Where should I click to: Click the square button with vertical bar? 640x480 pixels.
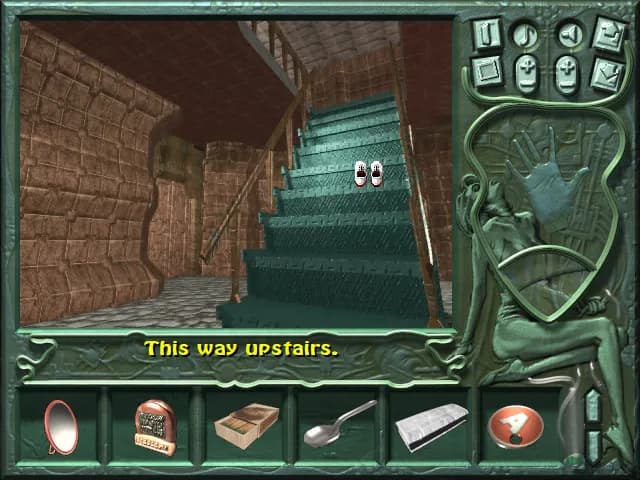[487, 33]
